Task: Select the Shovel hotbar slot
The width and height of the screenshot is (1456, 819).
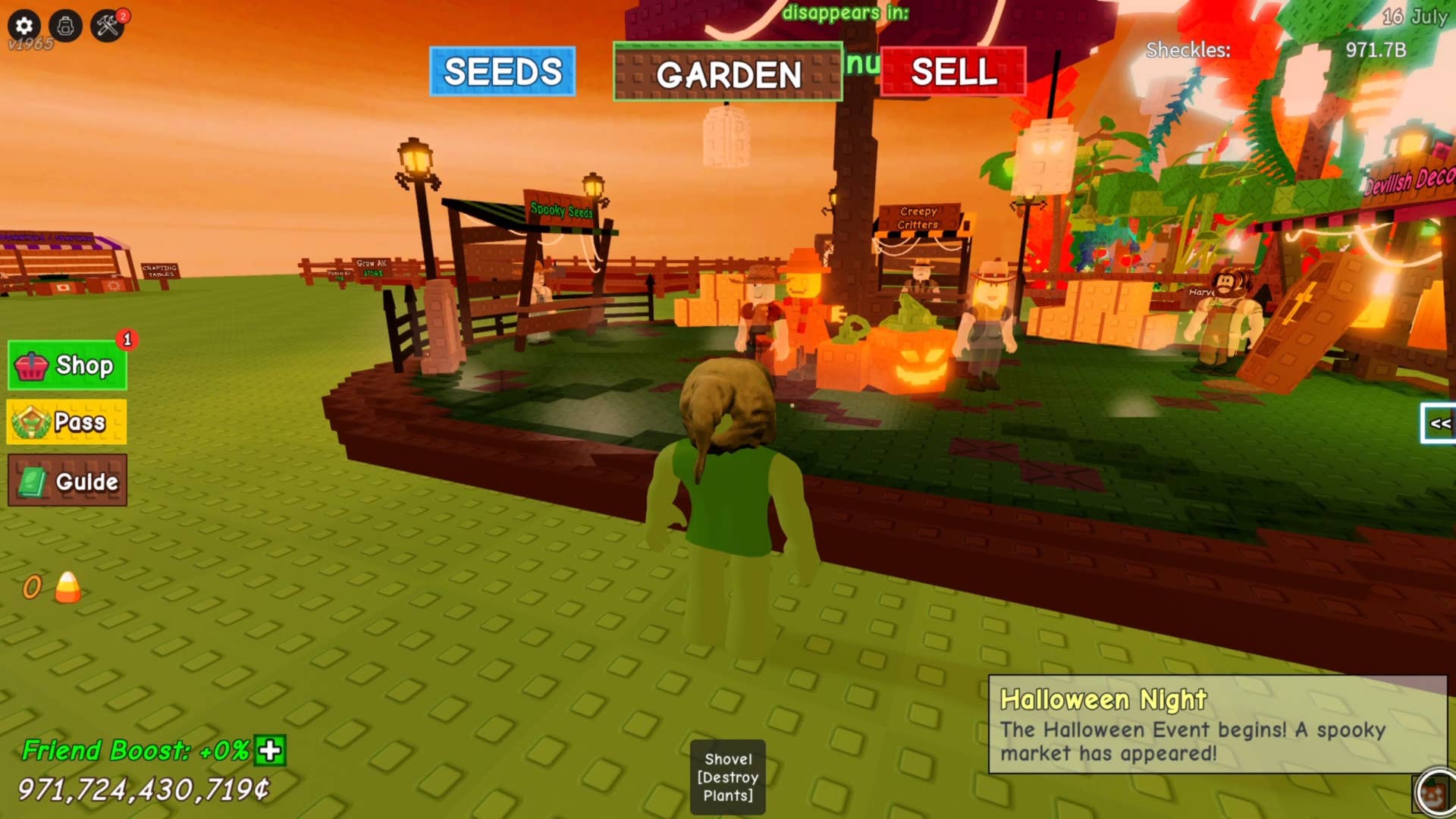Action: (728, 777)
